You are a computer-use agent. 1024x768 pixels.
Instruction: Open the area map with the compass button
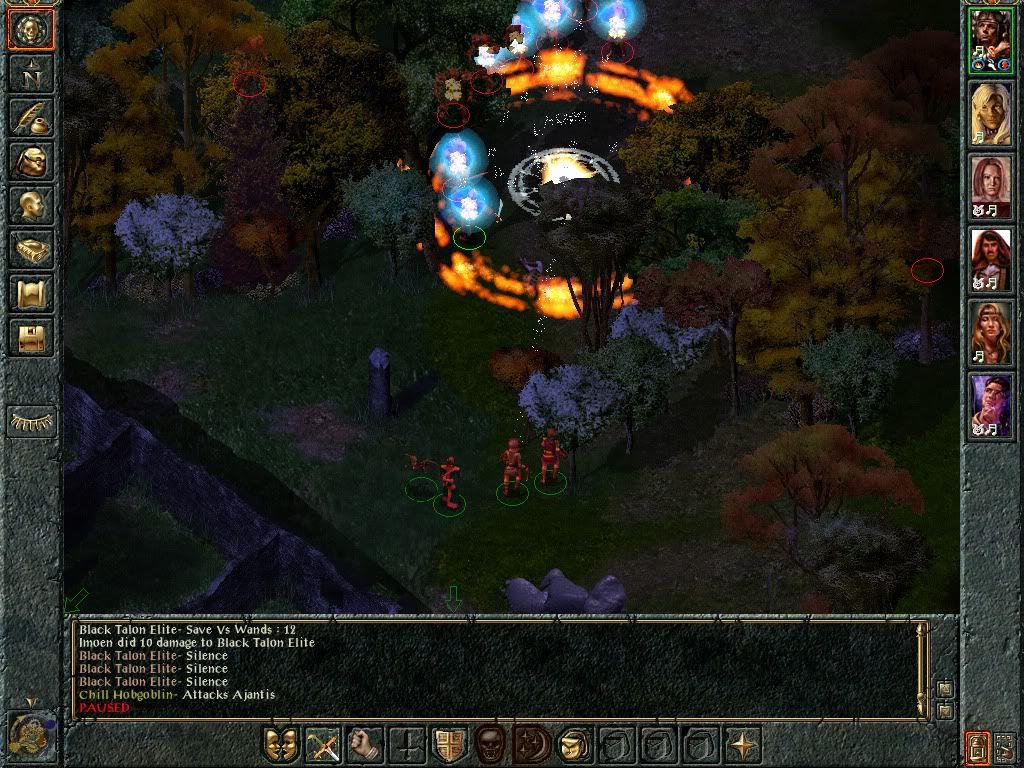(x=31, y=74)
